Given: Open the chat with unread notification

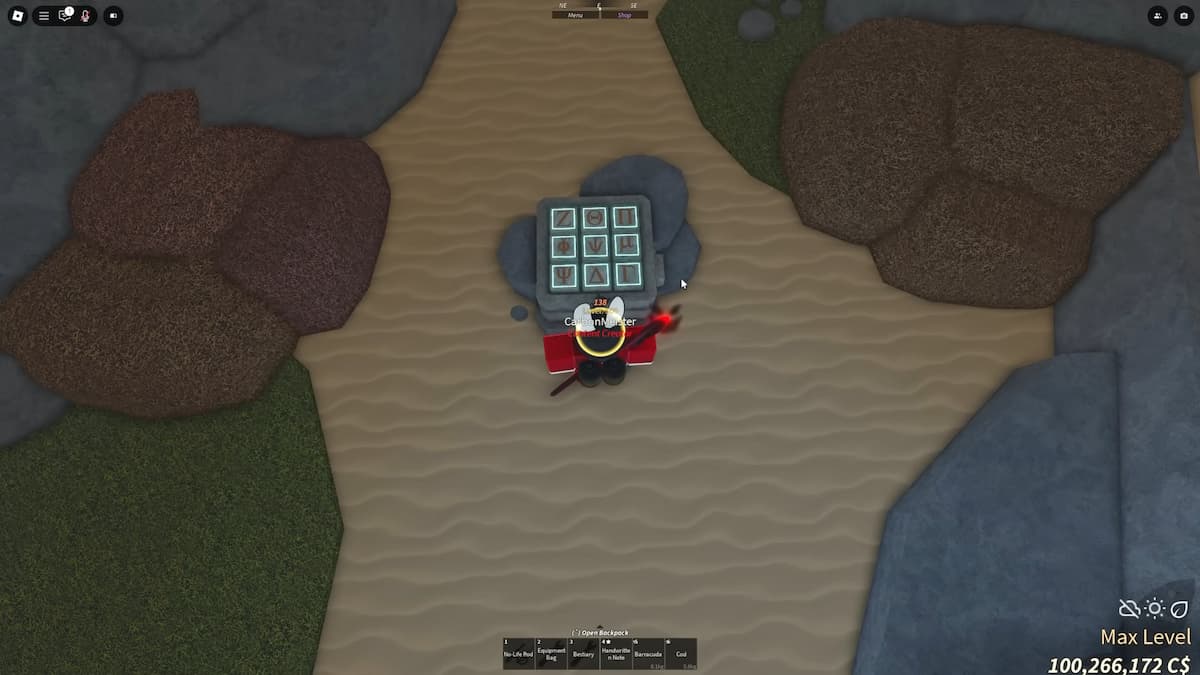Looking at the screenshot, I should pyautogui.click(x=65, y=16).
